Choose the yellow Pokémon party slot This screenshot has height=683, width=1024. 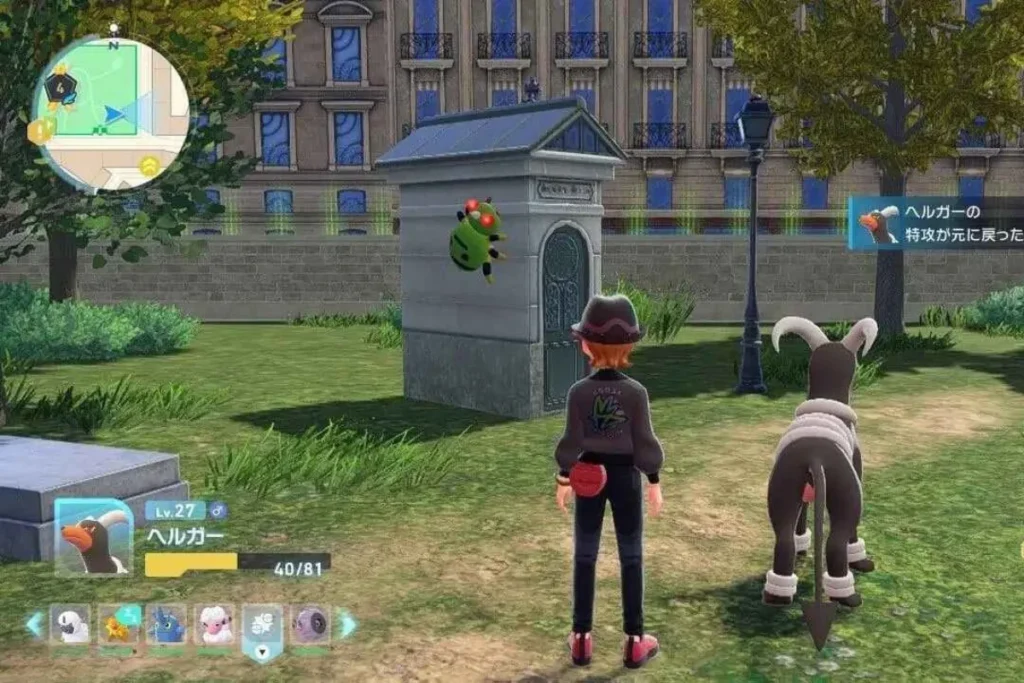[x=119, y=625]
